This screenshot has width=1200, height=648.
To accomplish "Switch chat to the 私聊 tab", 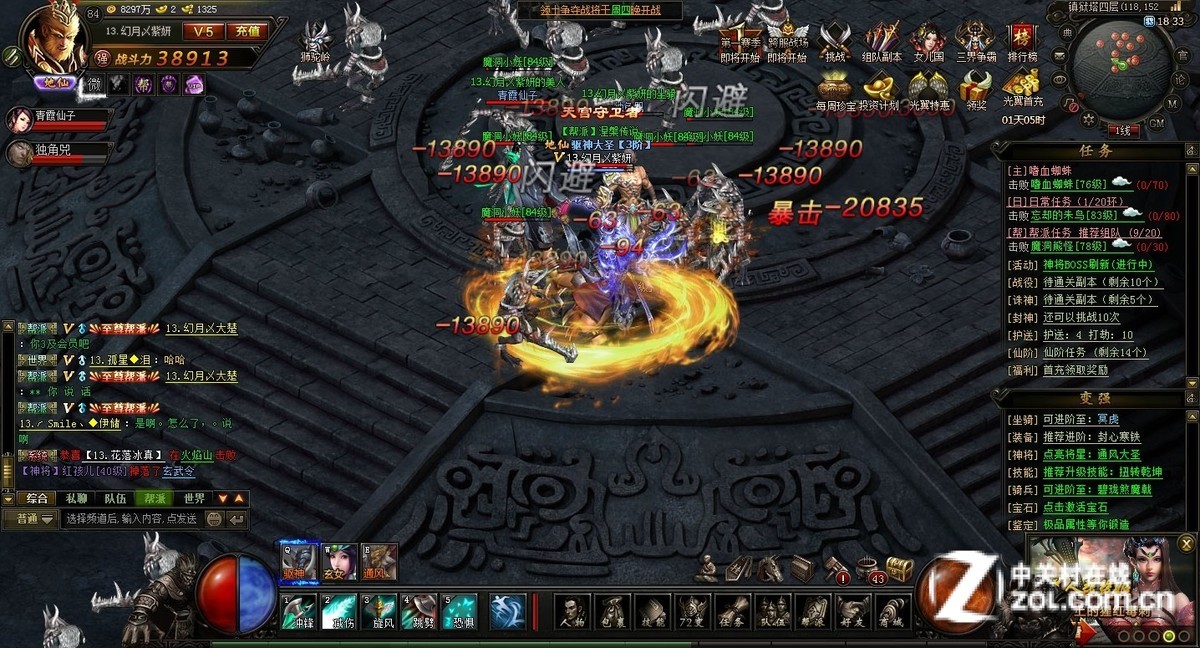I will click(x=76, y=498).
